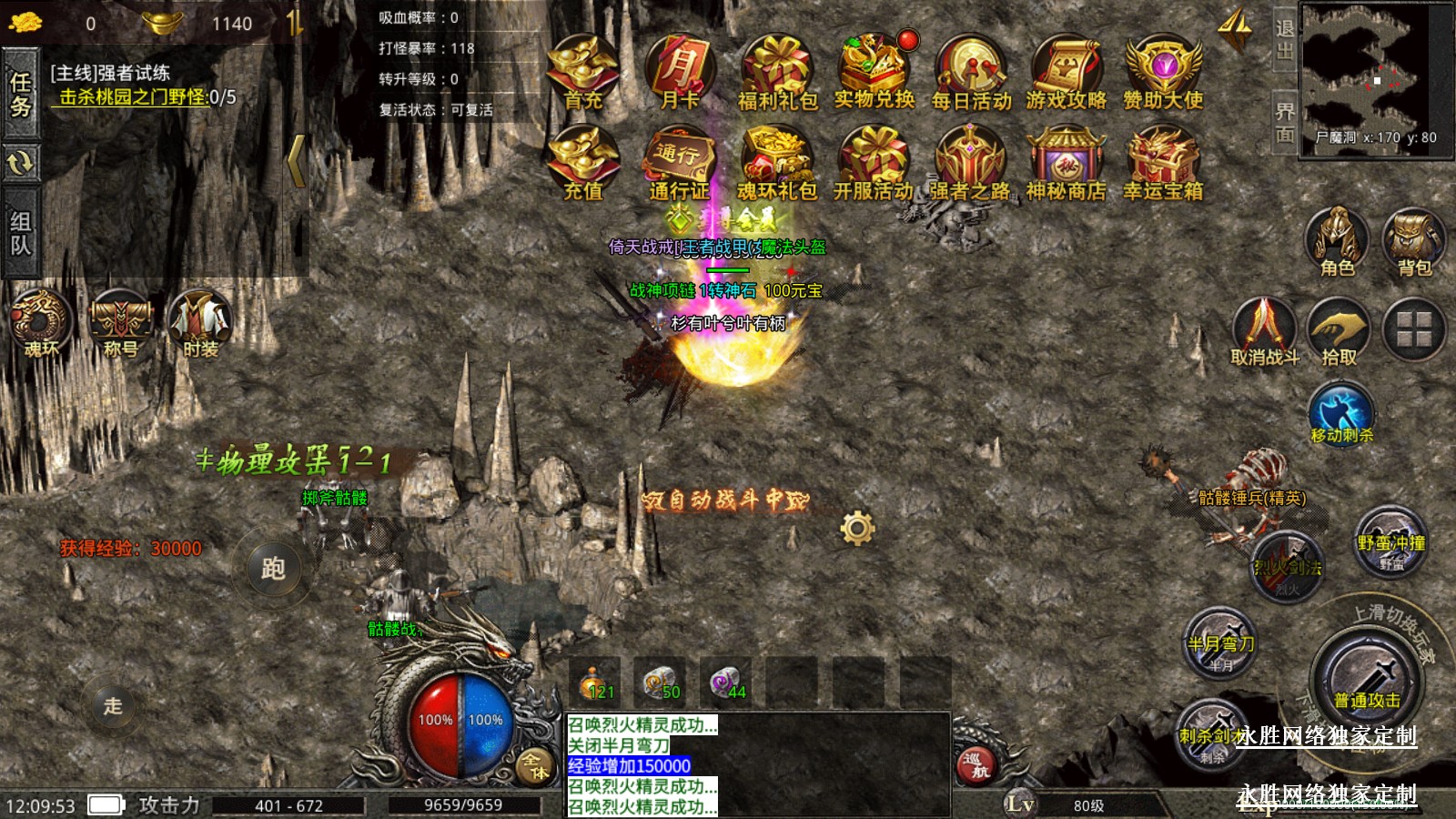Toggle 取消战斗 cancel combat
1456x819 pixels.
click(x=1264, y=329)
